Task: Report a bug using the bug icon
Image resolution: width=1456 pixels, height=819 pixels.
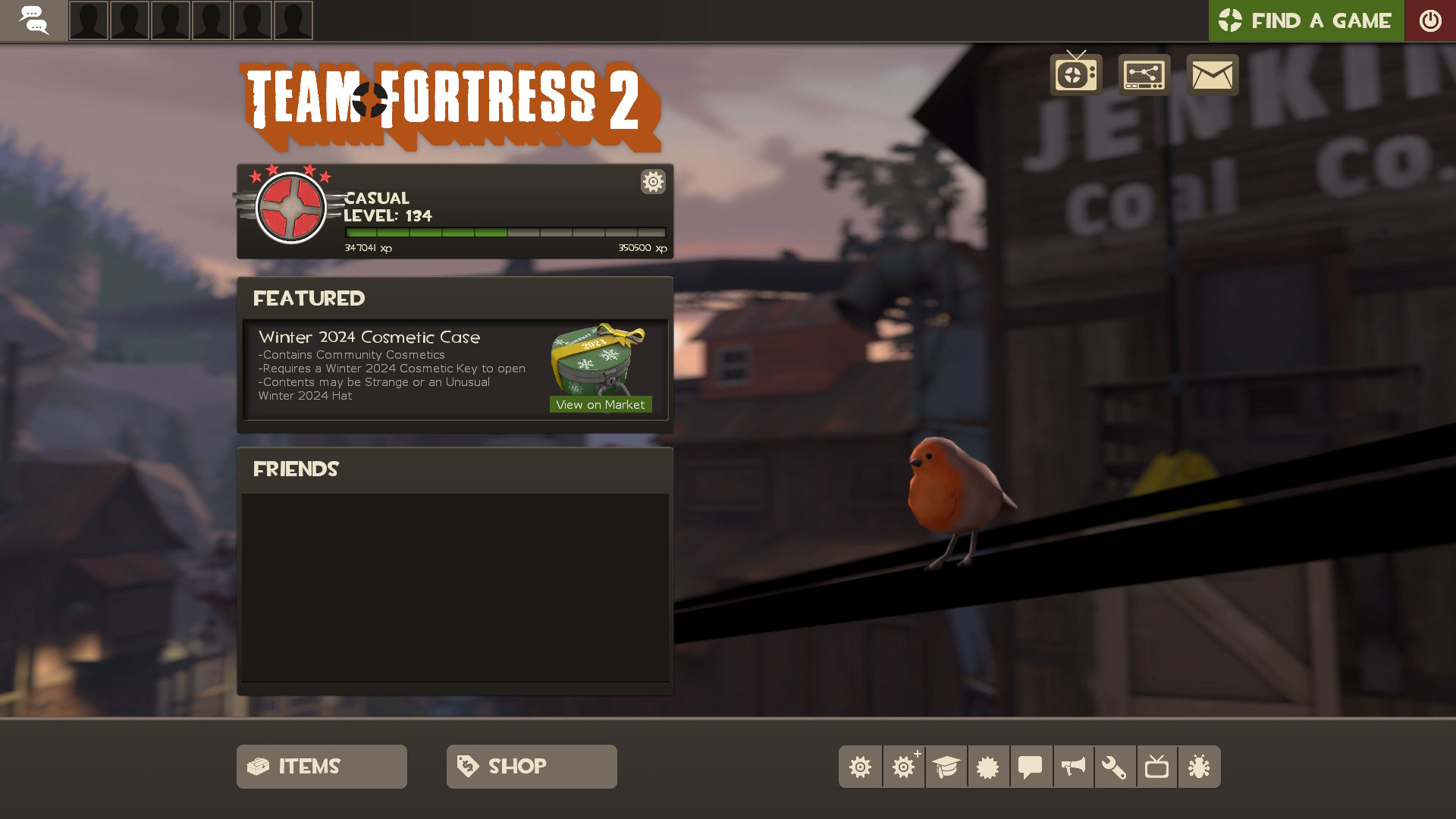Action: [x=1200, y=767]
